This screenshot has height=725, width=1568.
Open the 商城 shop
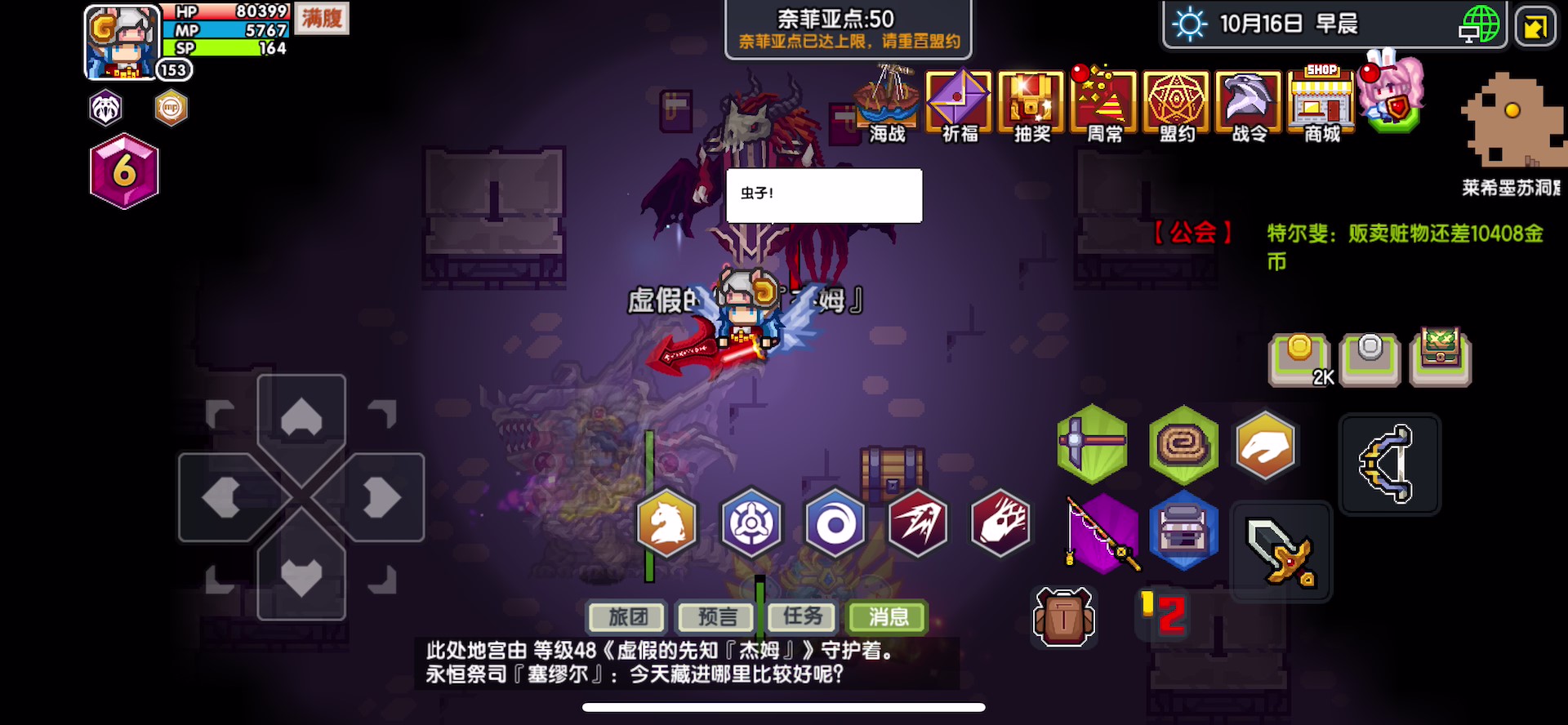pos(1321,106)
